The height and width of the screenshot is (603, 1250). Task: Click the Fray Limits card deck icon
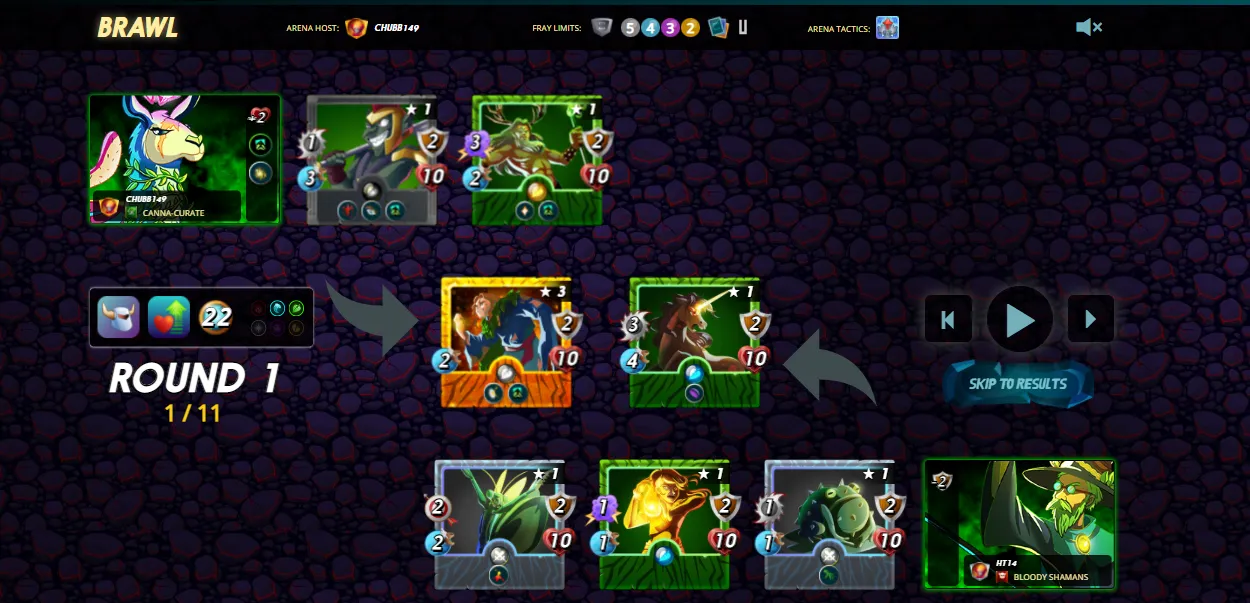tap(718, 27)
